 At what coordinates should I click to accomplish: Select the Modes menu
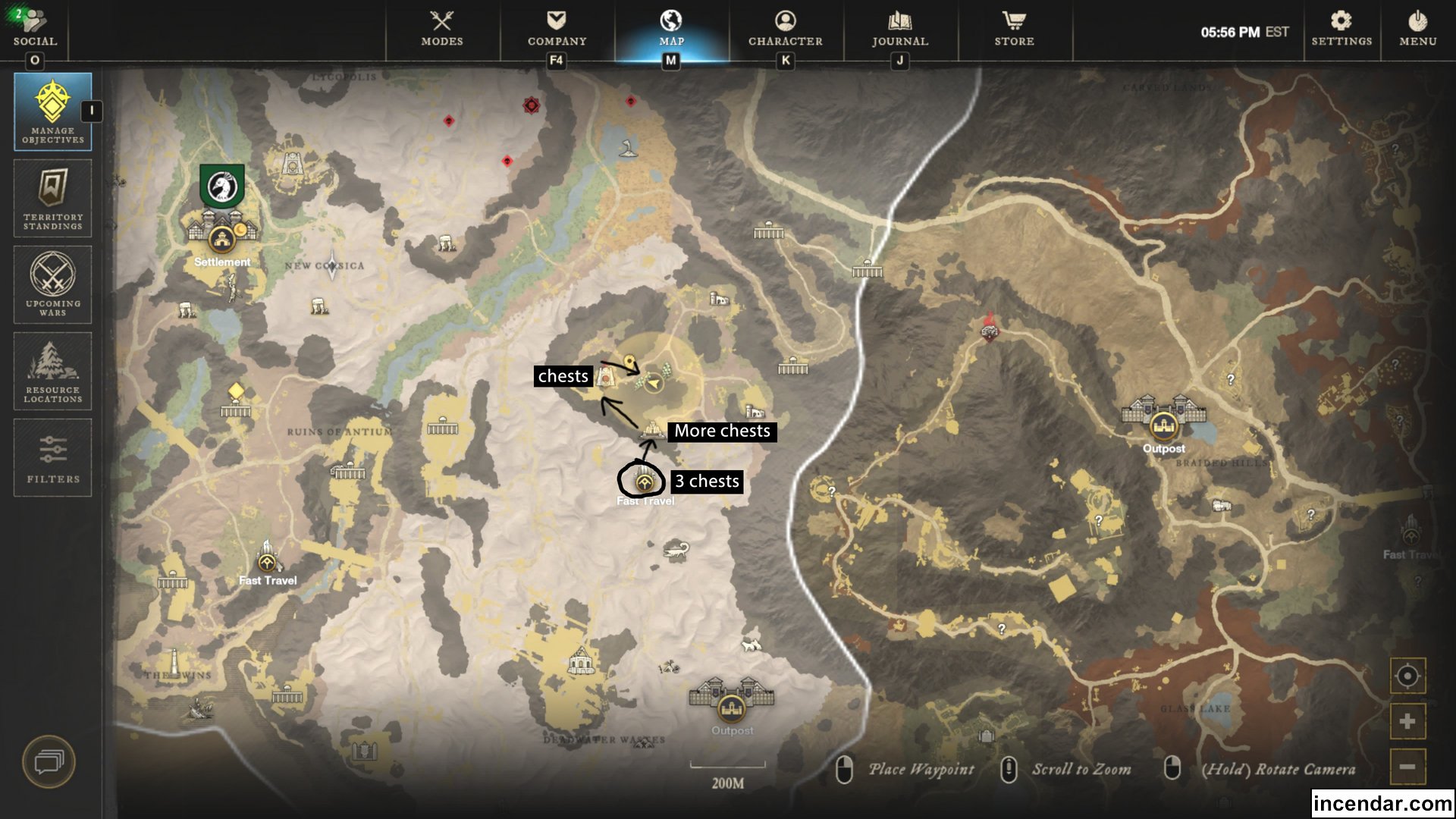click(x=442, y=30)
